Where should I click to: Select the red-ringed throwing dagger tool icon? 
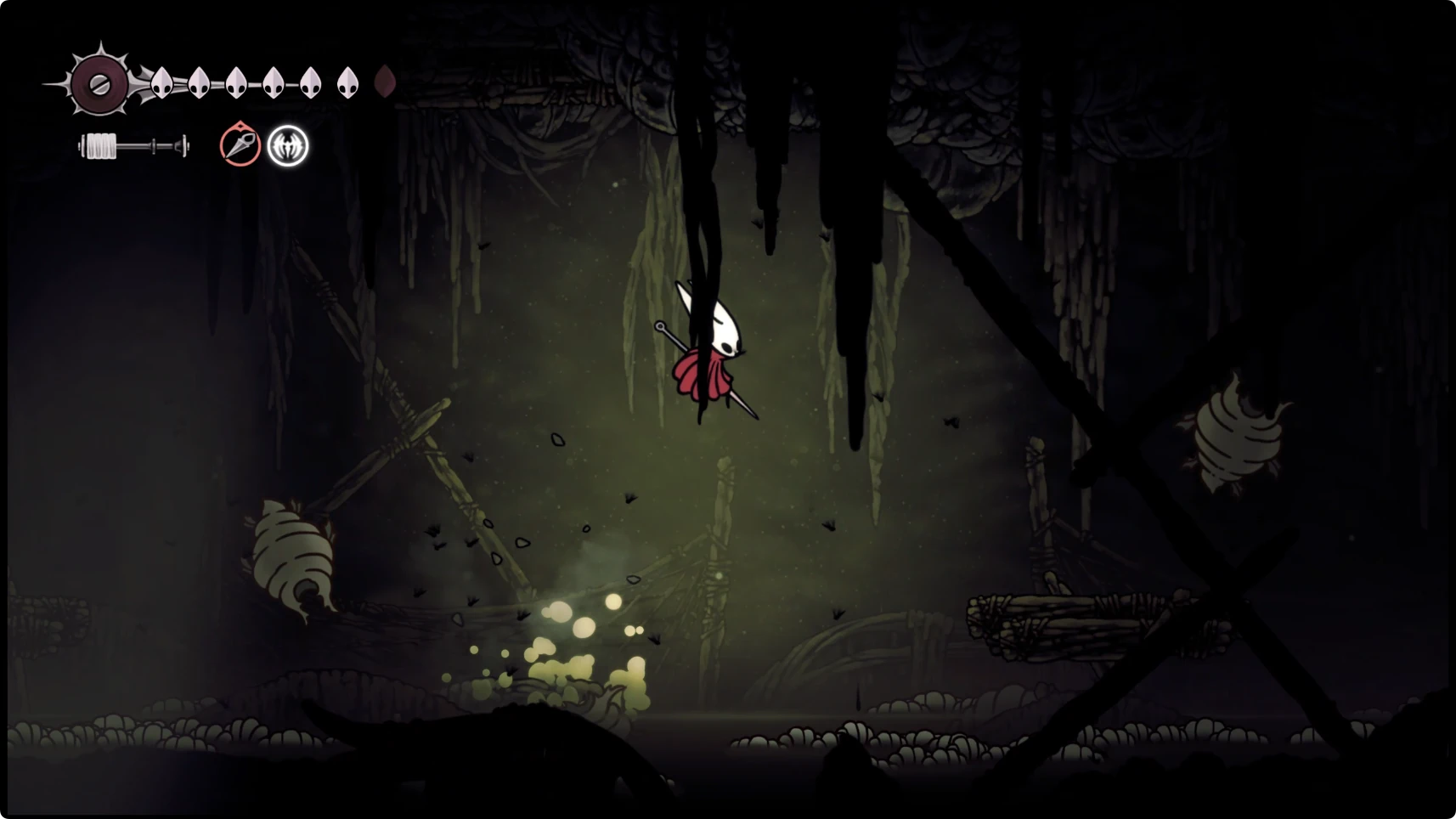tap(240, 145)
